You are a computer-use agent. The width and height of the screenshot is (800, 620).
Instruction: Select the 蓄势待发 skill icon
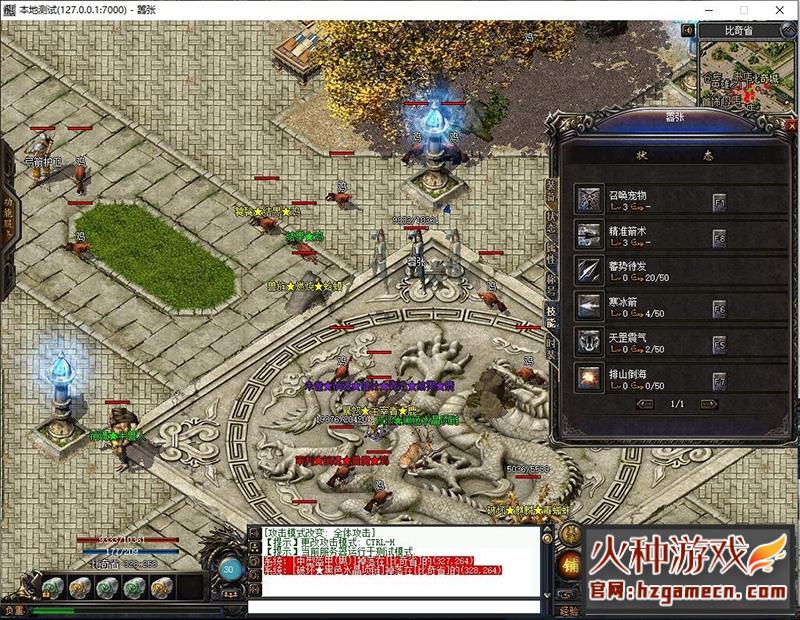click(589, 270)
